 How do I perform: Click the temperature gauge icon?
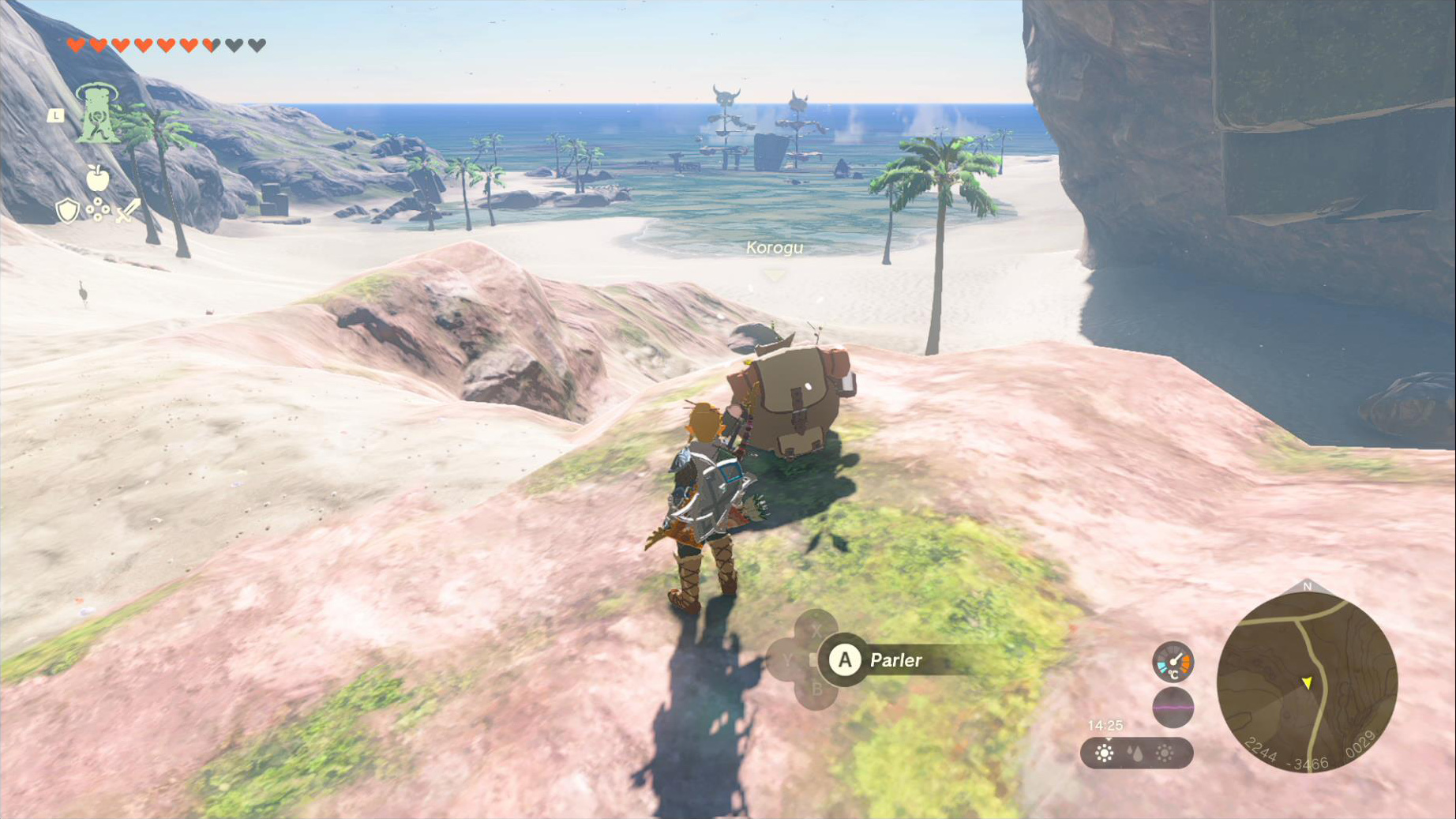tap(1173, 662)
